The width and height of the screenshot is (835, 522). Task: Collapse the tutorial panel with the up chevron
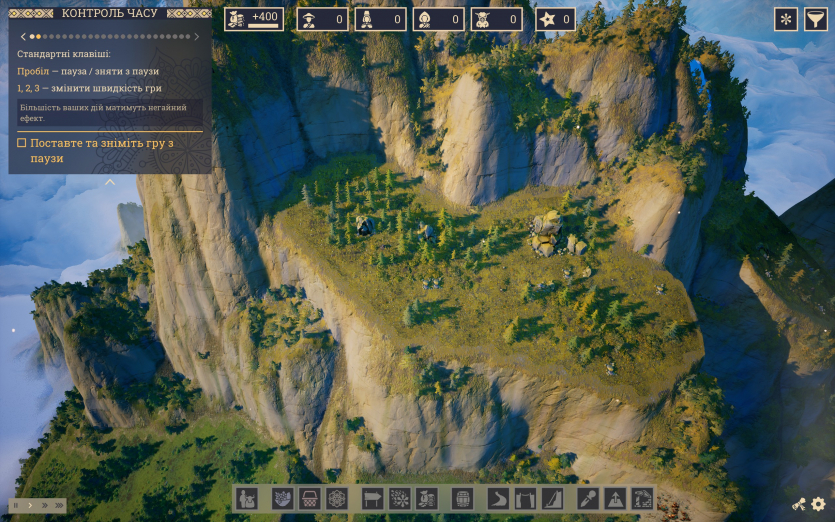coord(110,182)
